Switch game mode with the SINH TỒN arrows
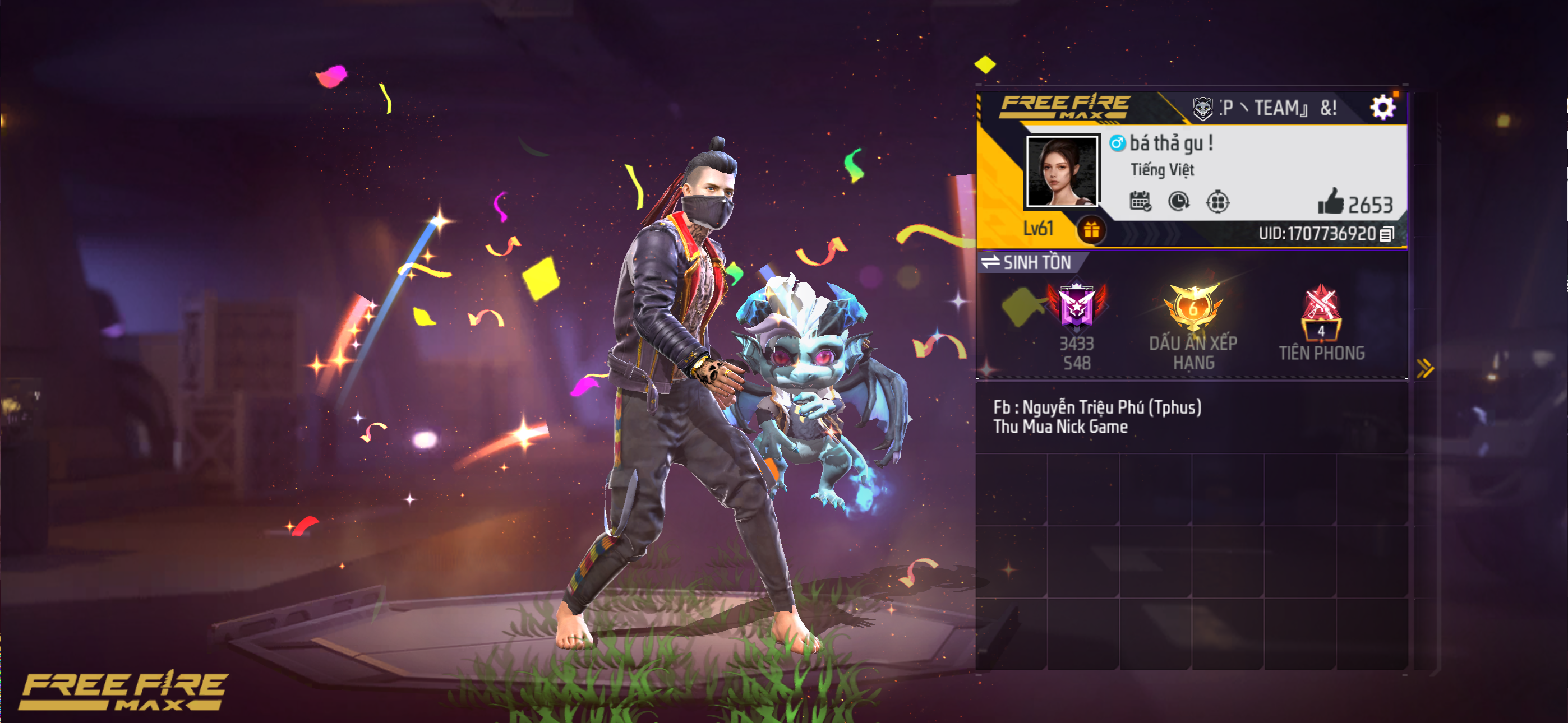 [990, 263]
